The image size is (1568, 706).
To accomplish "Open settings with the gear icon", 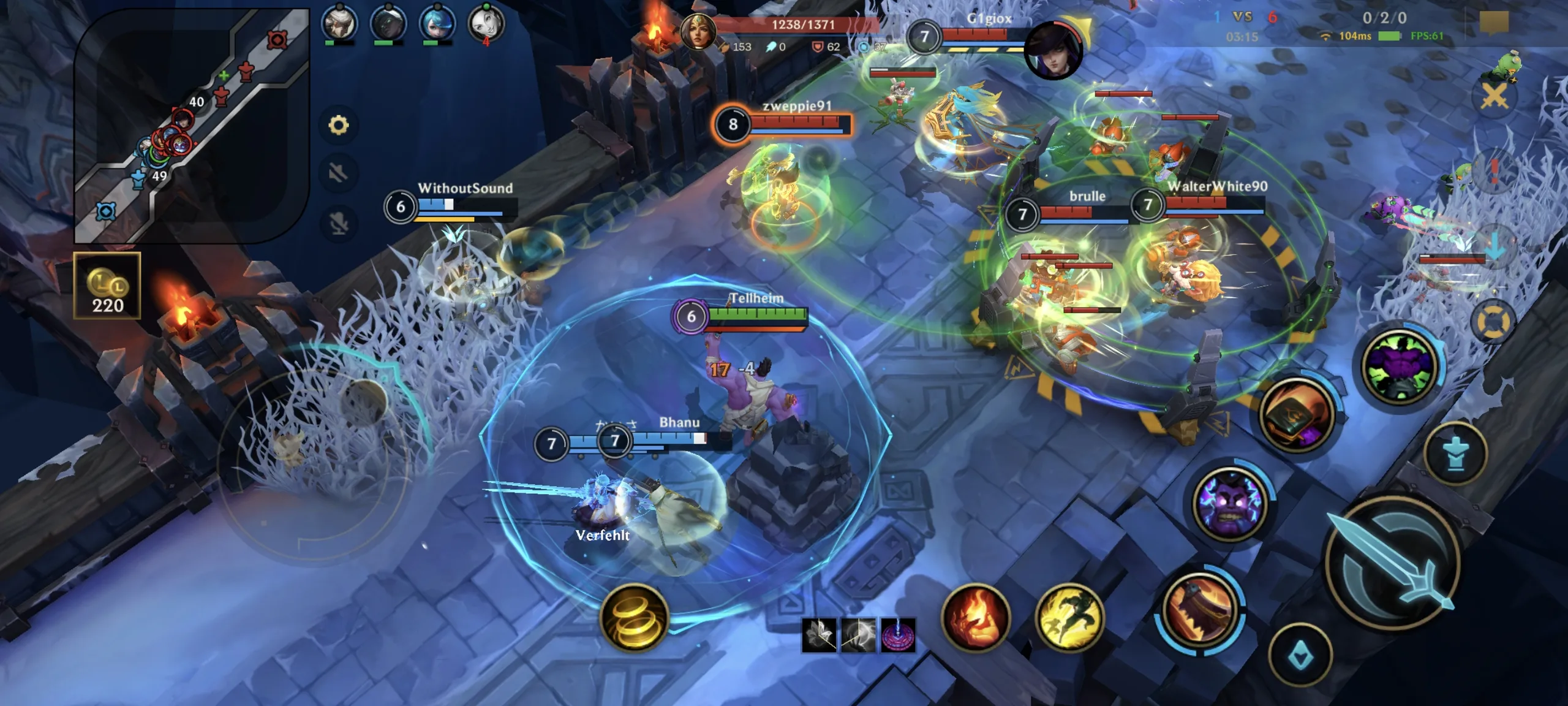I will [x=339, y=125].
